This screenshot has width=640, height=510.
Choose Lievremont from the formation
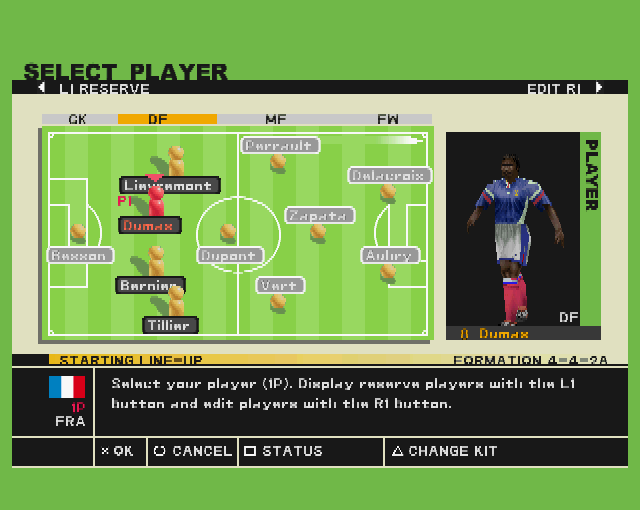coord(169,185)
